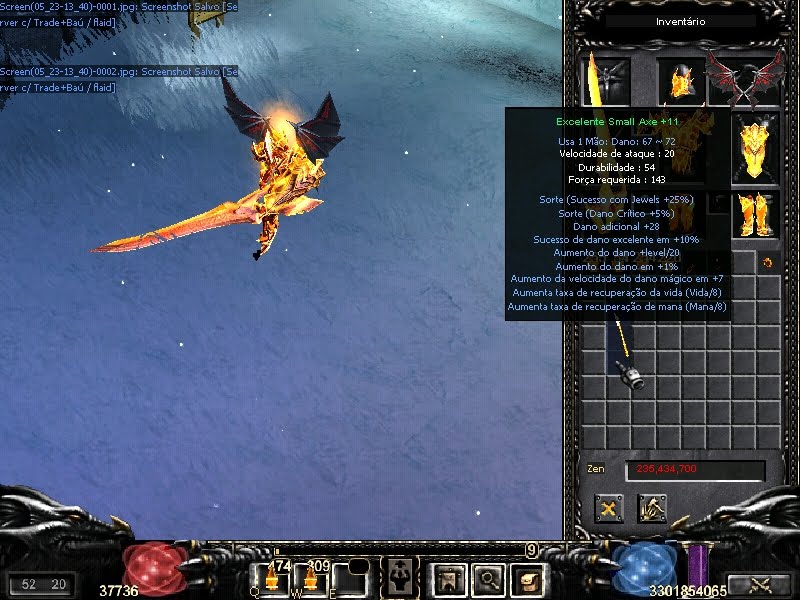This screenshot has height=600, width=800.
Task: Open the inventory bag button
Action: click(448, 577)
